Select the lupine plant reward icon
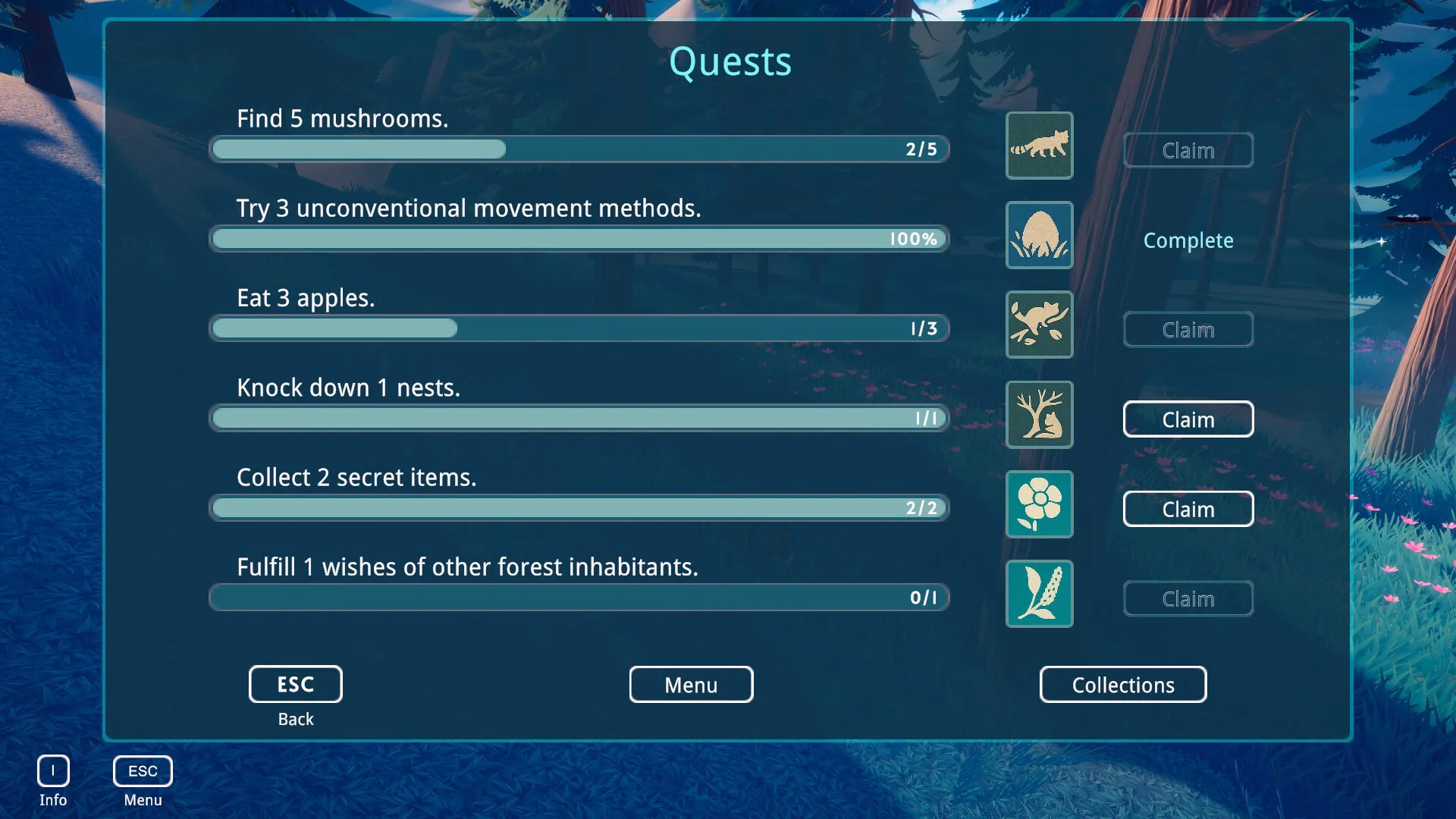The height and width of the screenshot is (819, 1456). [x=1039, y=594]
